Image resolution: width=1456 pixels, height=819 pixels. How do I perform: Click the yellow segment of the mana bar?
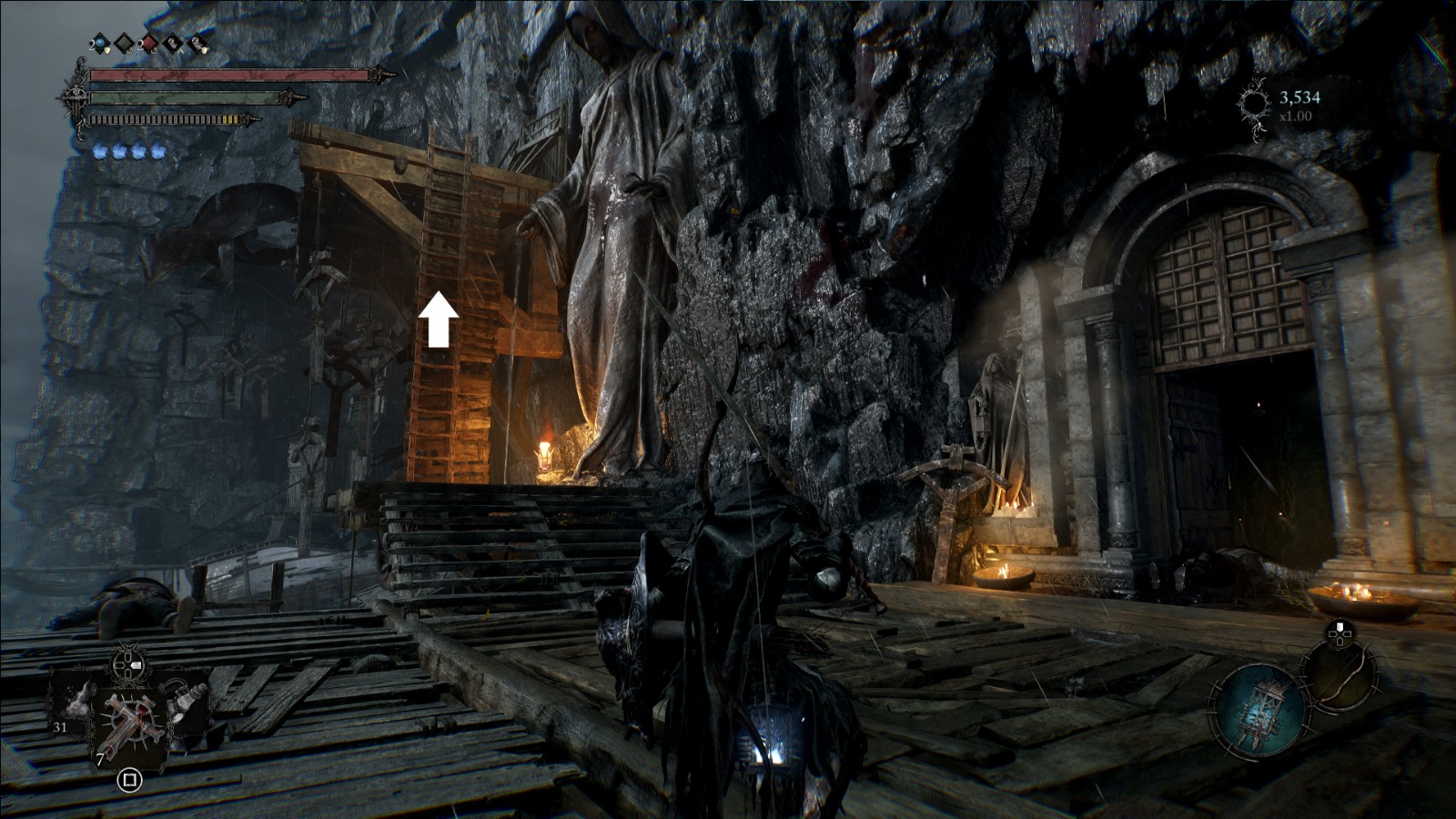pos(230,119)
